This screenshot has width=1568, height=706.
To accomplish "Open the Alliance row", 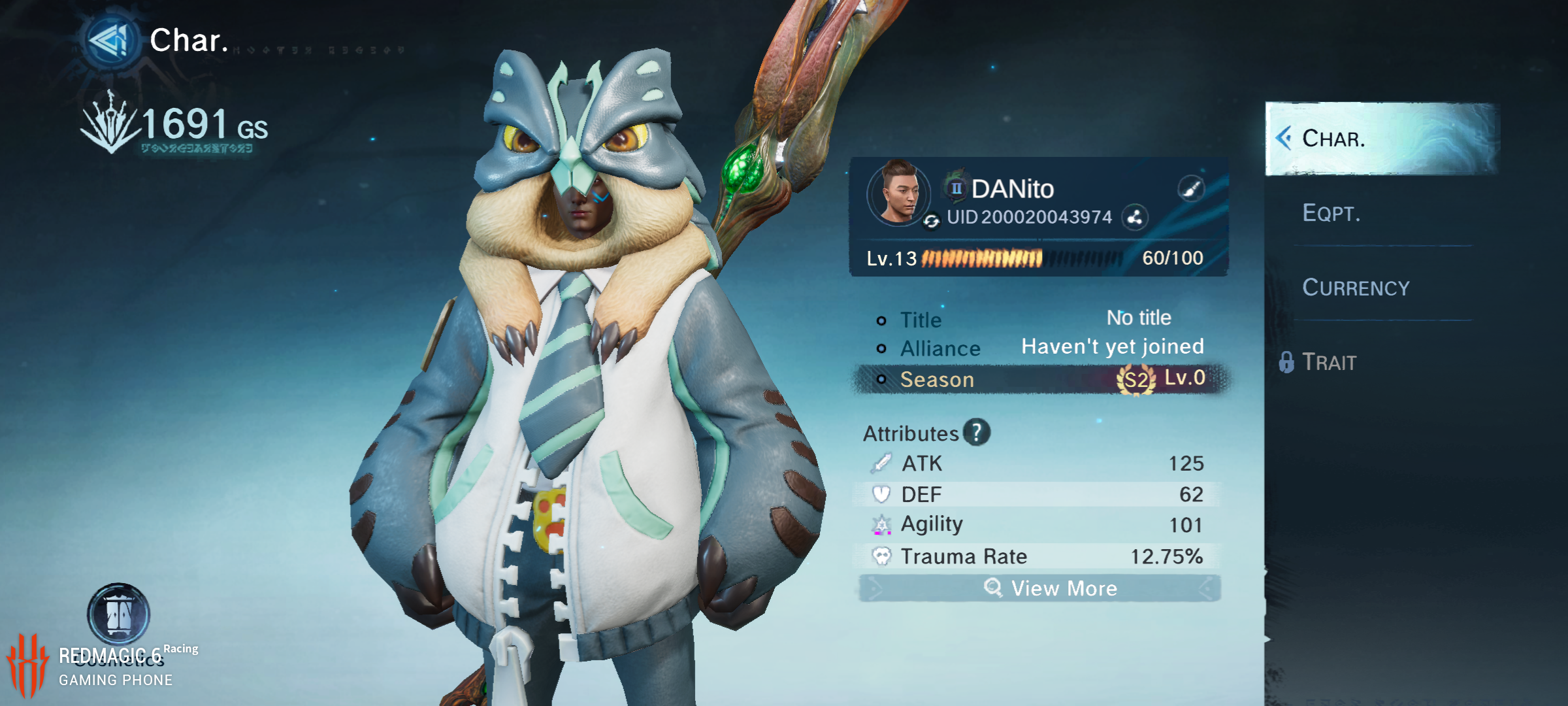I will pyautogui.click(x=1040, y=348).
